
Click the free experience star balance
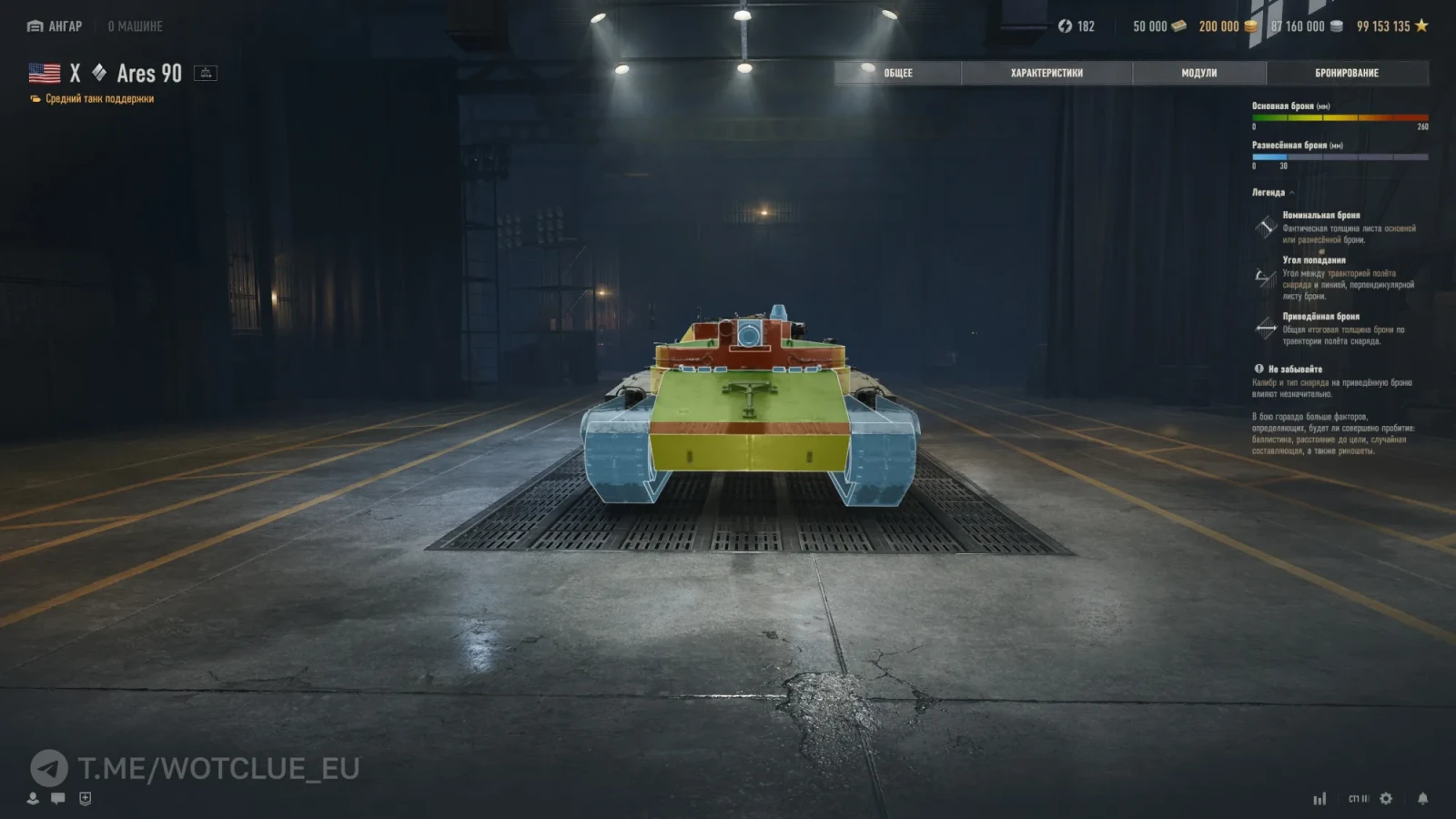coord(1392,26)
